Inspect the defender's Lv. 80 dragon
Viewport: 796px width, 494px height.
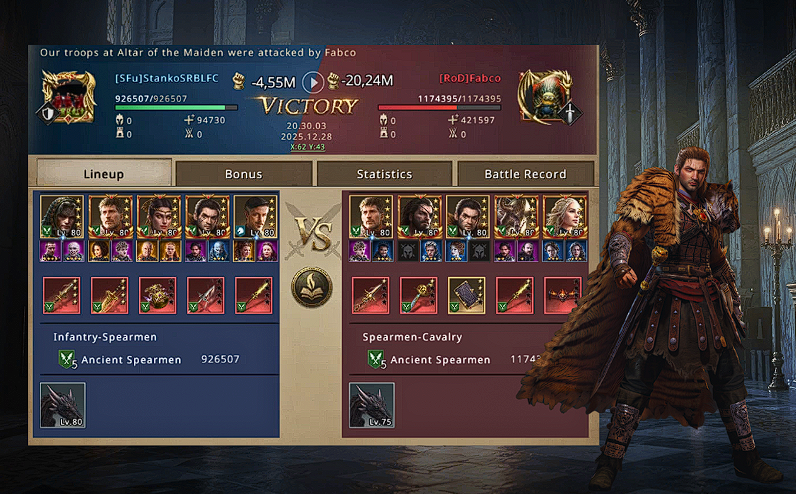click(x=63, y=404)
